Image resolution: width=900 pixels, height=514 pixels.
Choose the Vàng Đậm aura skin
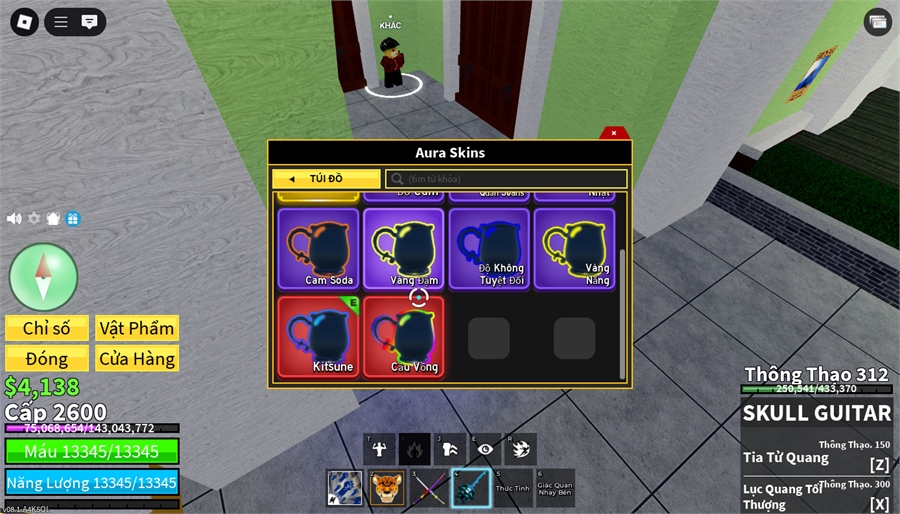tap(404, 249)
